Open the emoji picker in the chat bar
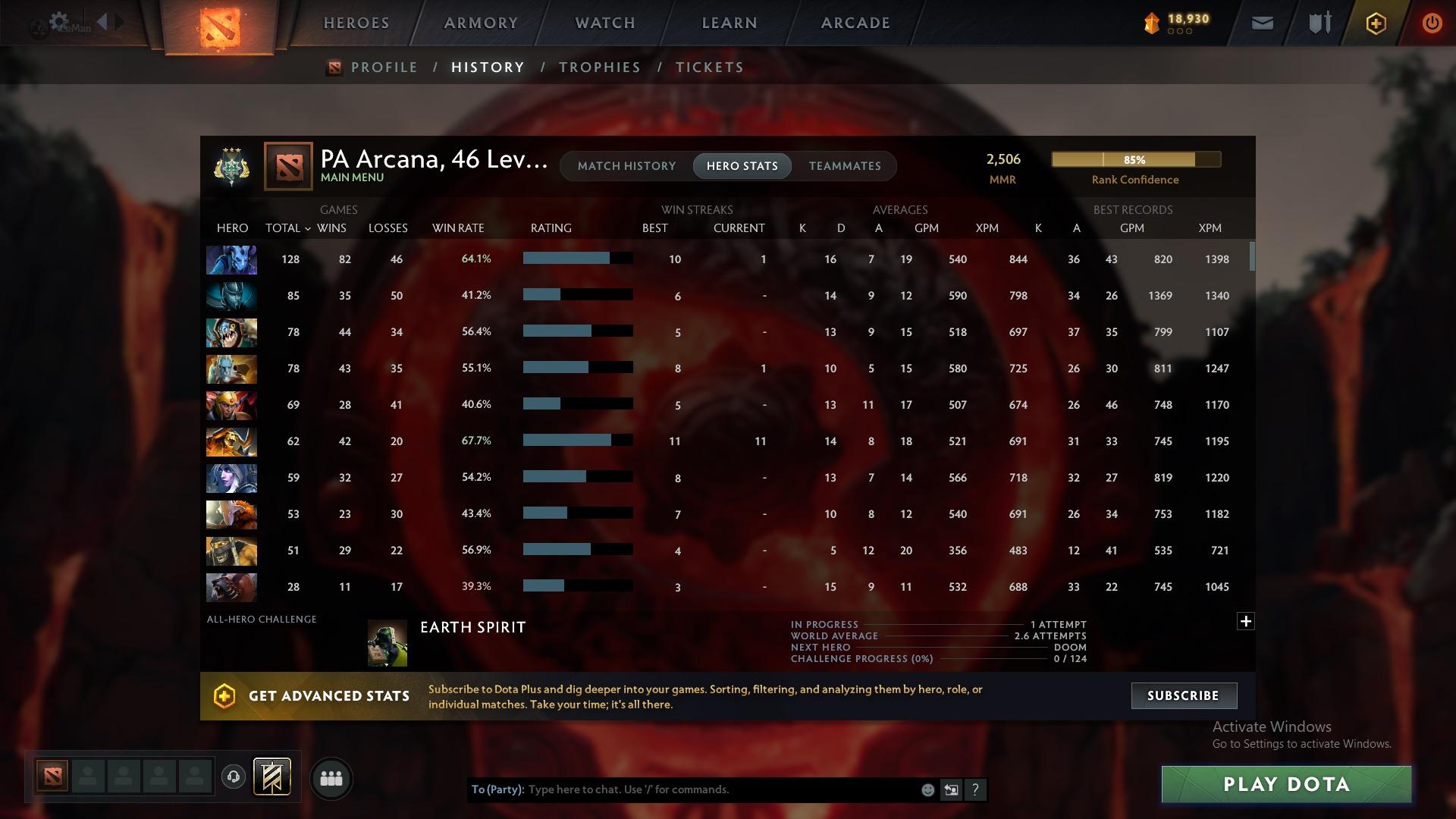 pos(927,789)
